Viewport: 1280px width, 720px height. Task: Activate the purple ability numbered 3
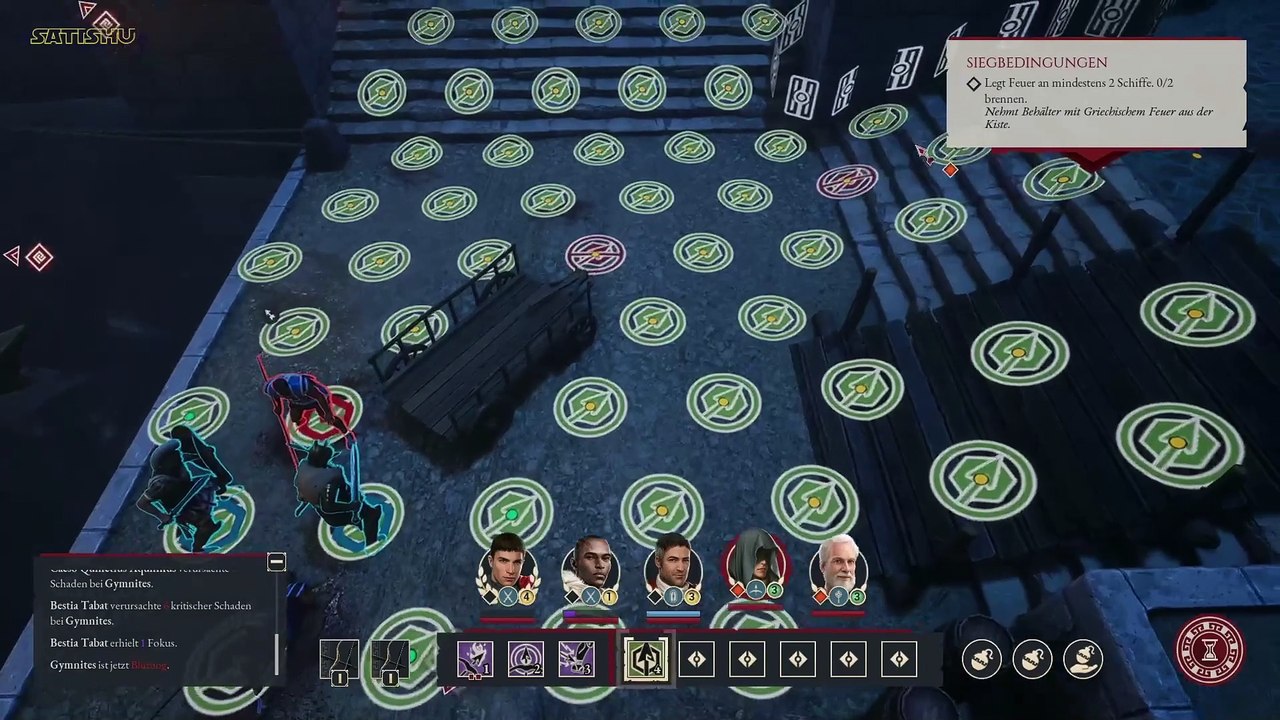point(576,659)
